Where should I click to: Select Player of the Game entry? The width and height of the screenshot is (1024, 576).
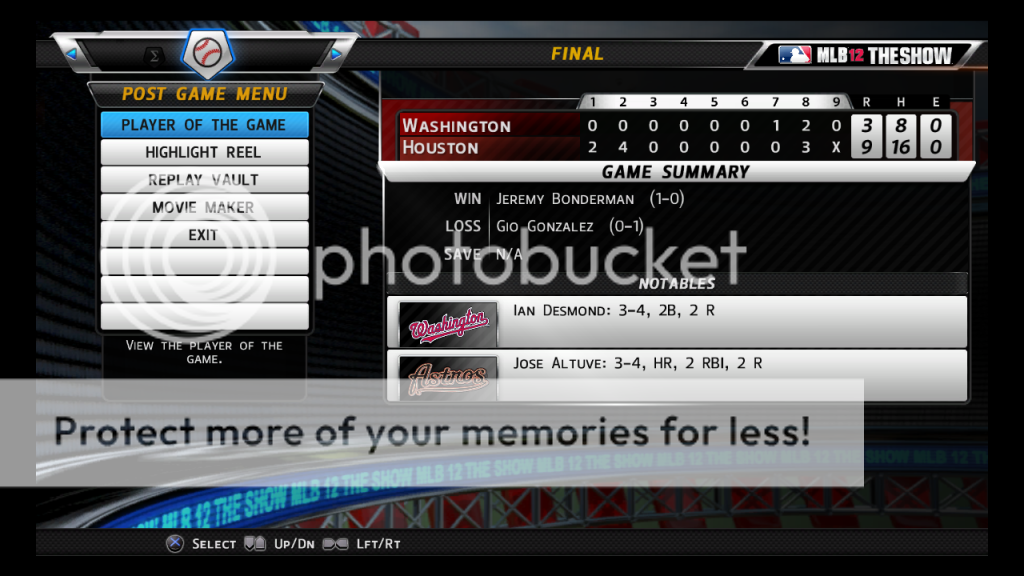coord(204,125)
